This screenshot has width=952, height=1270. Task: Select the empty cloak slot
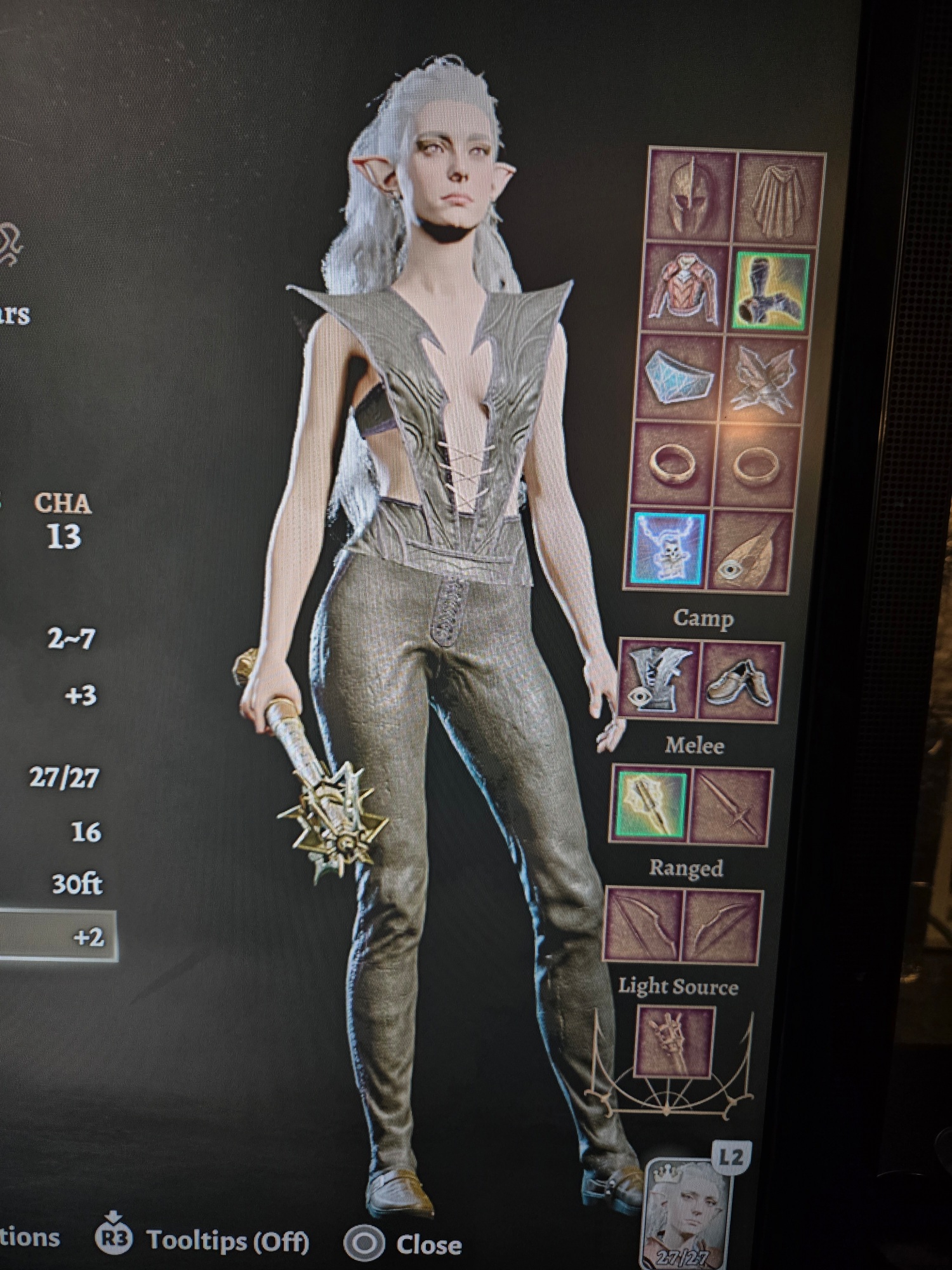(779, 198)
